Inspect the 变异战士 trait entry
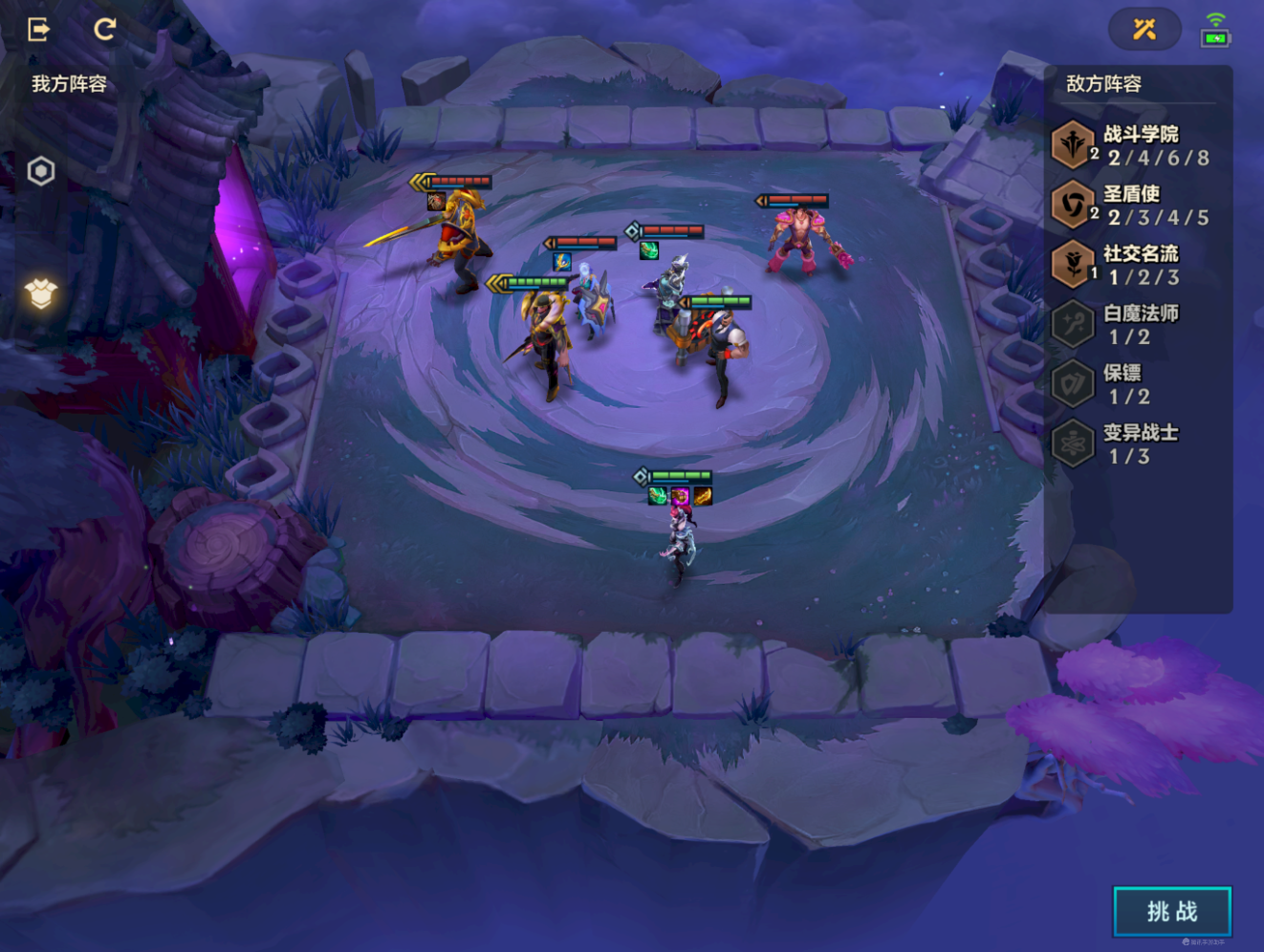Screen dimensions: 1264x952 (1133, 444)
